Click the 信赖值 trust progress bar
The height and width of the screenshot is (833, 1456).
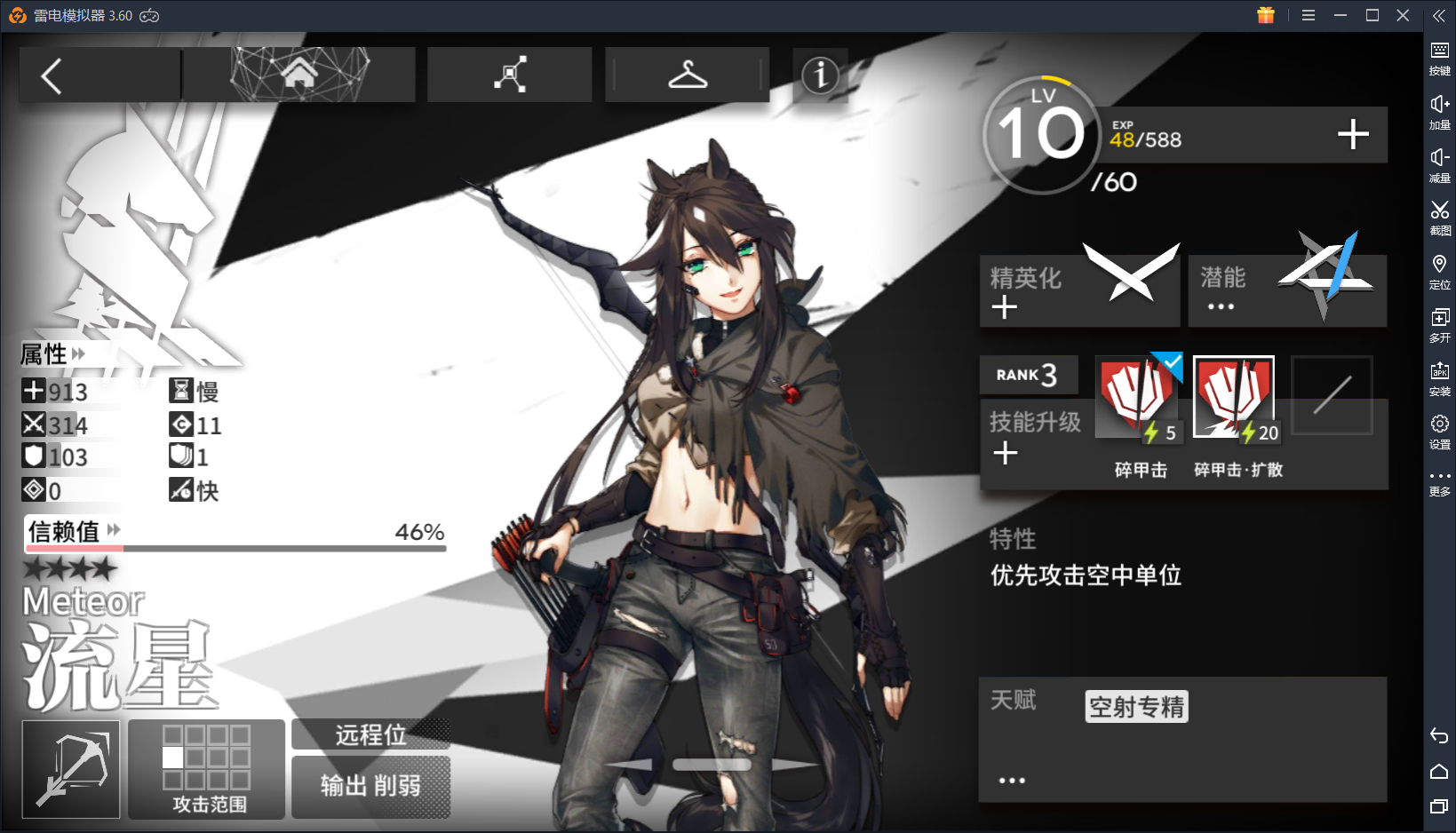[237, 546]
